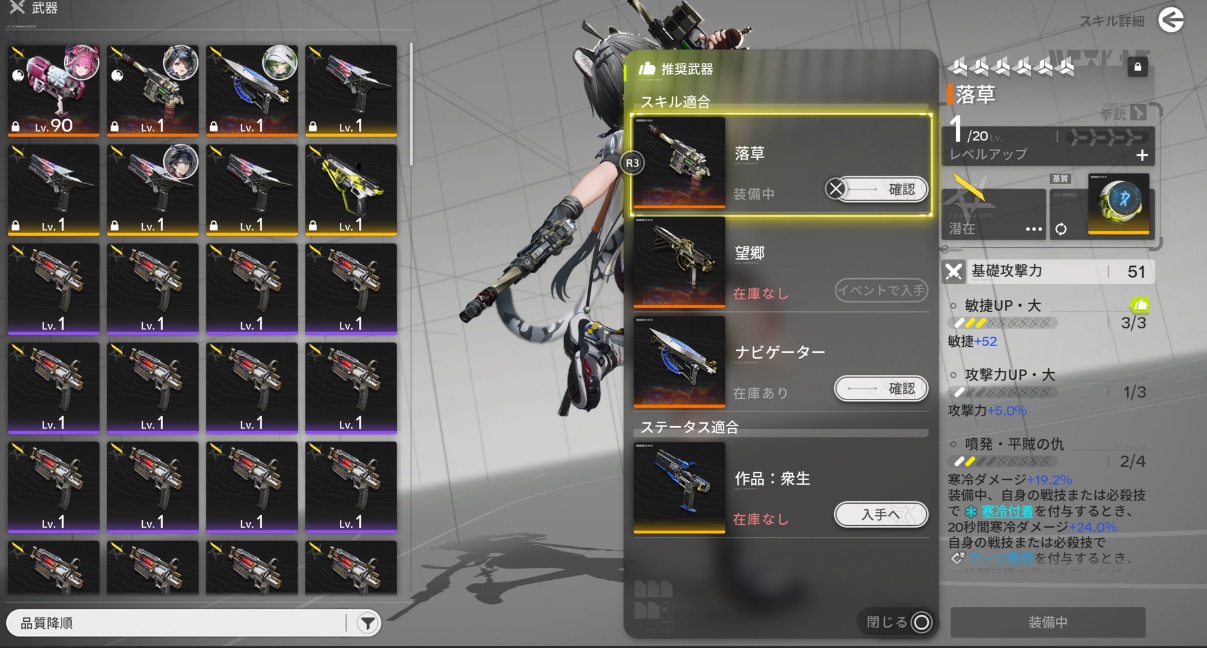
Task: Select the 作品：衆生 weapon thumbnail
Action: 679,487
